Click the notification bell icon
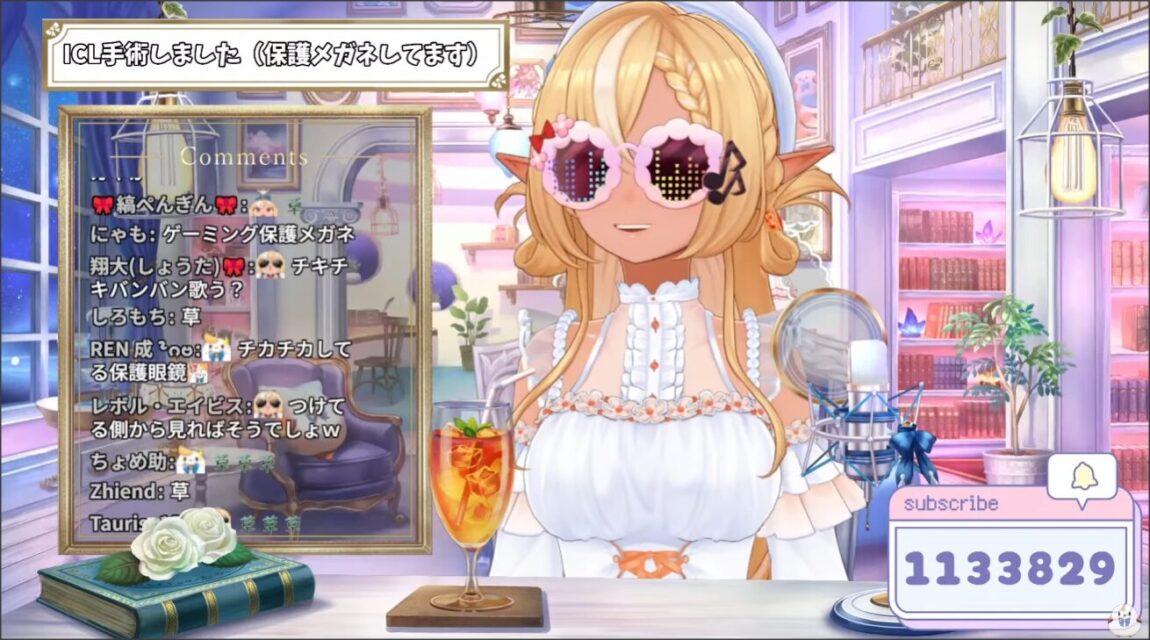The image size is (1150, 640). pos(1082,476)
